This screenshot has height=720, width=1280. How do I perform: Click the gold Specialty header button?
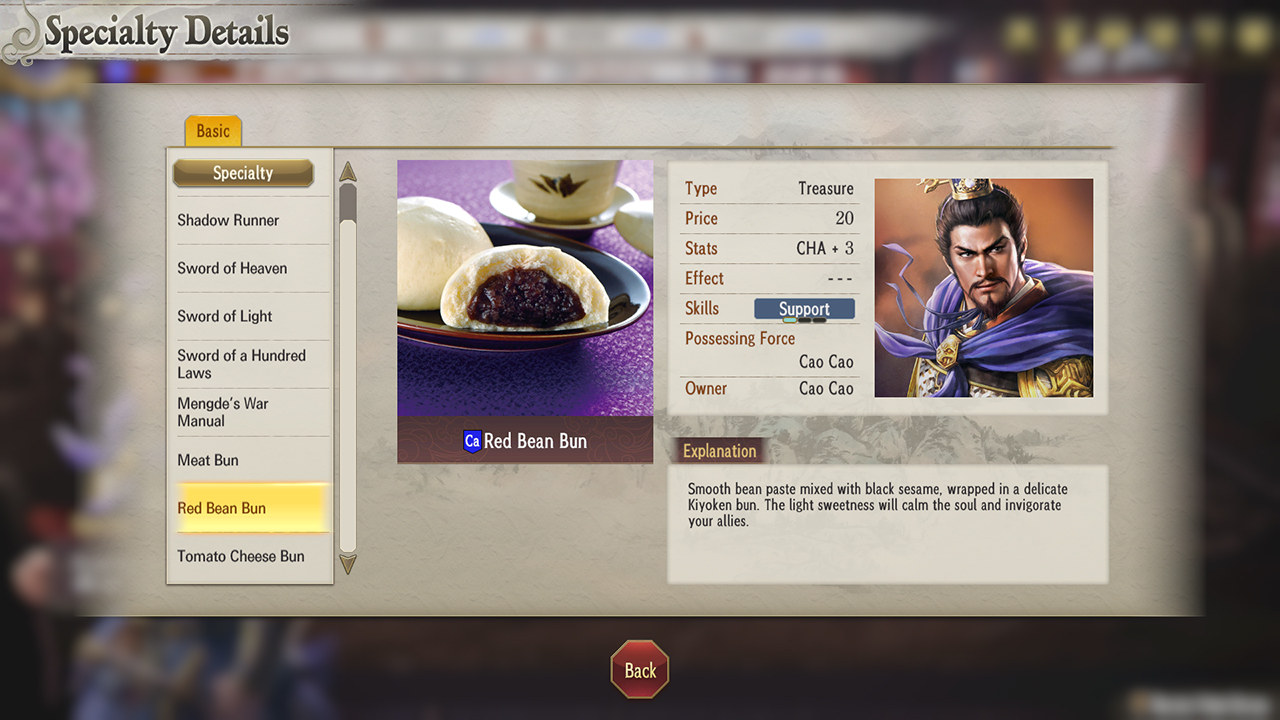tap(243, 173)
